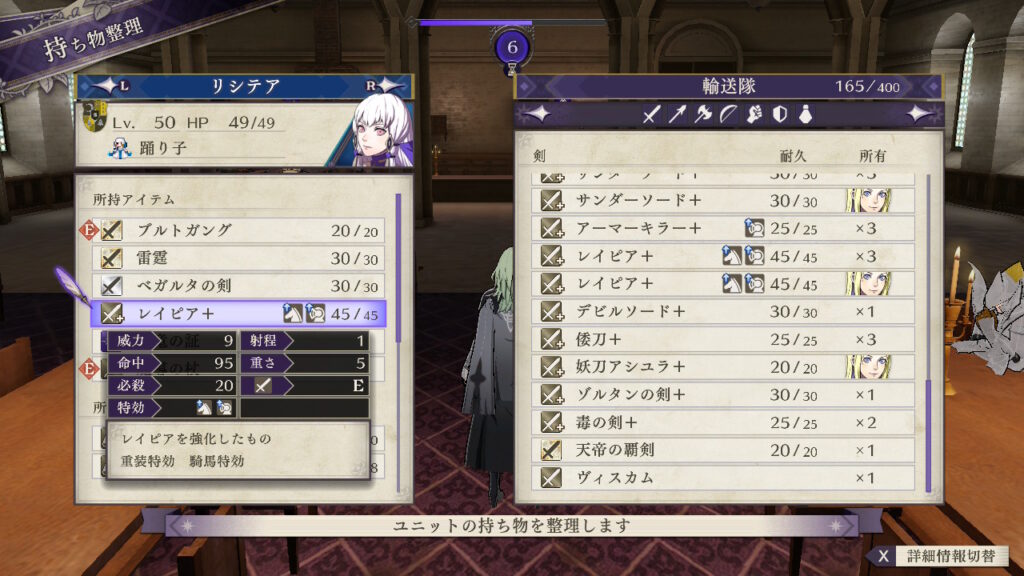The width and height of the screenshot is (1024, 576).
Task: Switch to the lance category tab
Action: (x=677, y=115)
